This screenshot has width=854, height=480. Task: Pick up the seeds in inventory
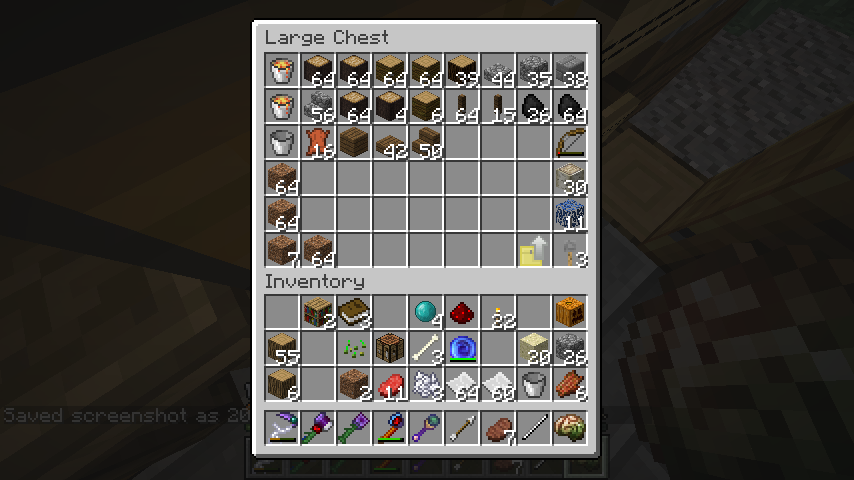coord(353,348)
